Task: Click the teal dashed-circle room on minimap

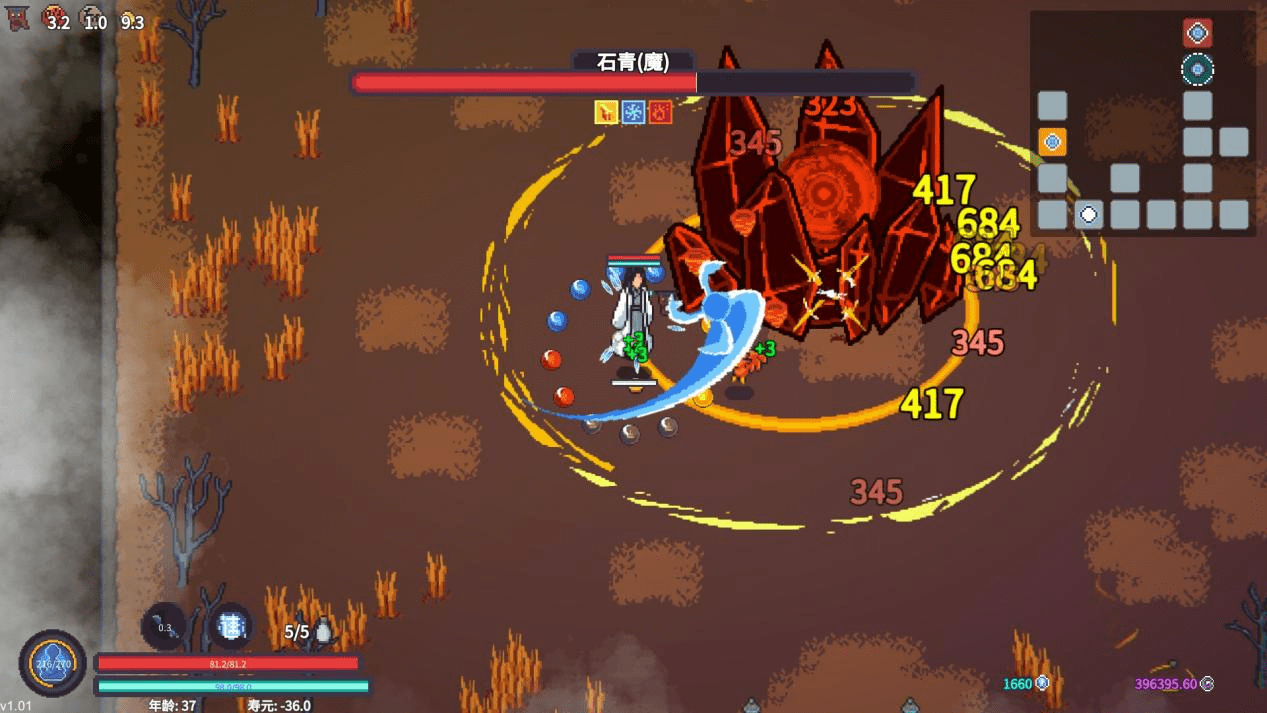Action: coord(1197,69)
